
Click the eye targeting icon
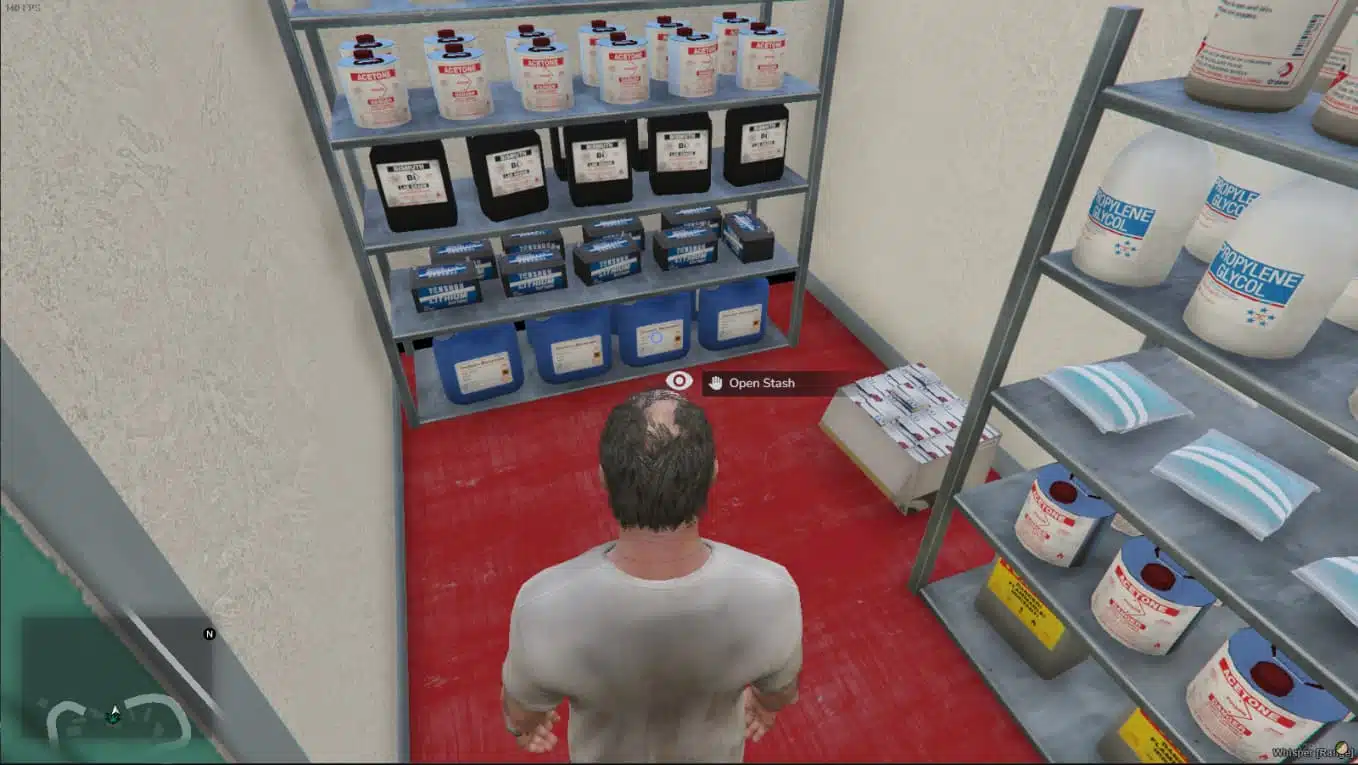(679, 381)
